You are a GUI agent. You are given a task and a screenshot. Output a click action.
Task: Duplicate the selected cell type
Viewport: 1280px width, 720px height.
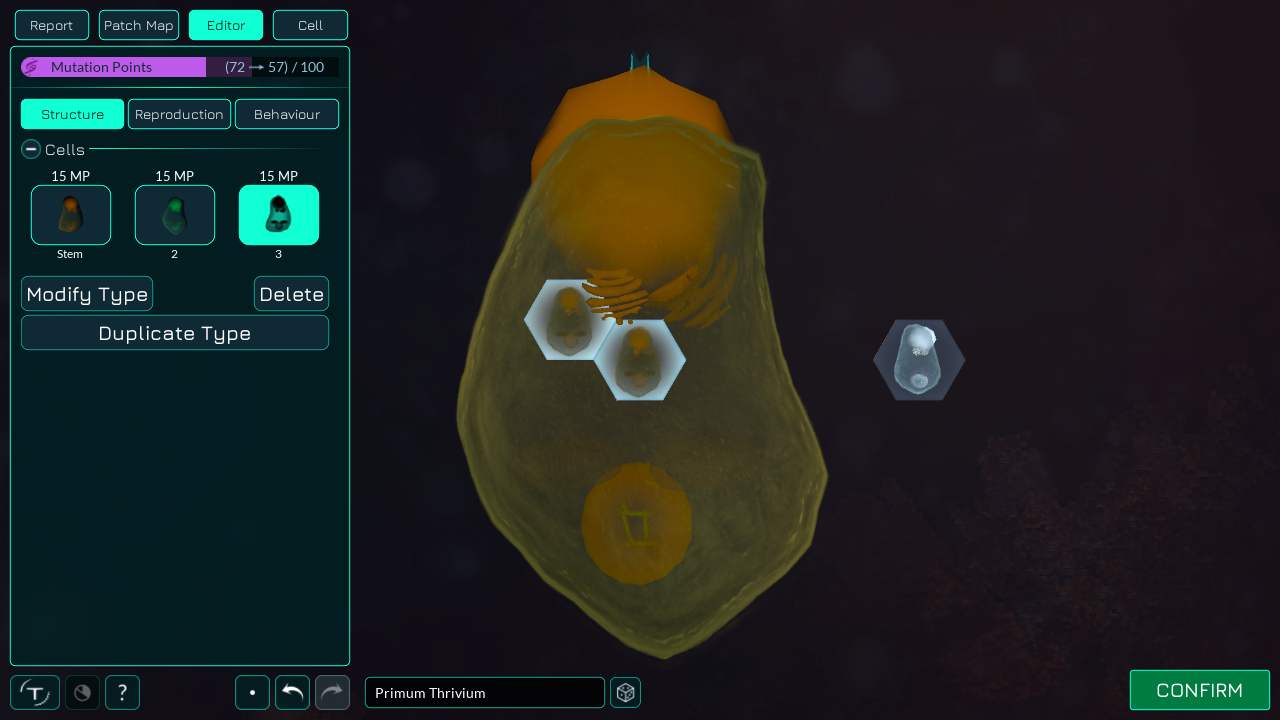pos(175,333)
